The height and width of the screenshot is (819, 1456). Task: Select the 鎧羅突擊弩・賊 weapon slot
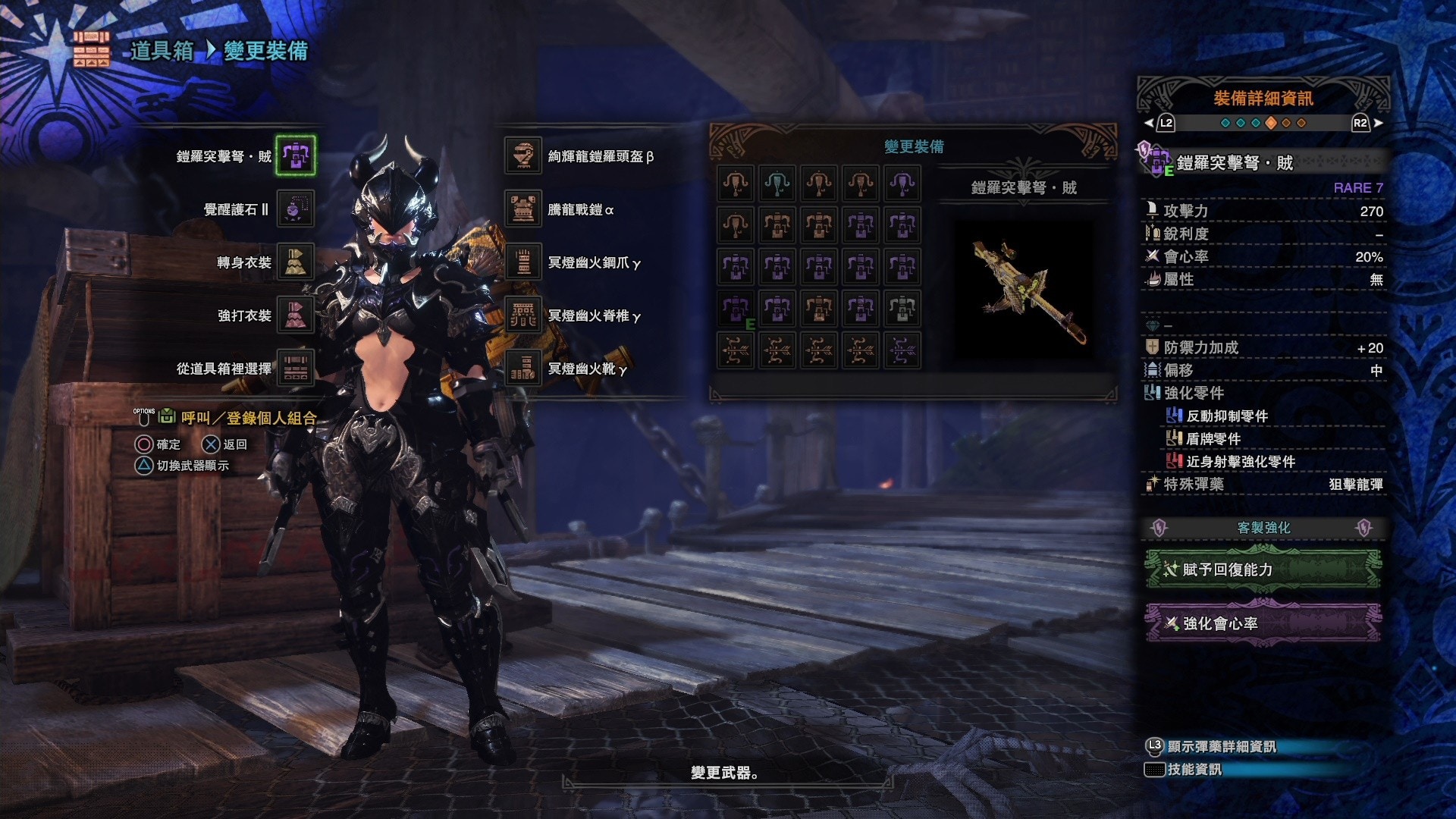tap(295, 155)
